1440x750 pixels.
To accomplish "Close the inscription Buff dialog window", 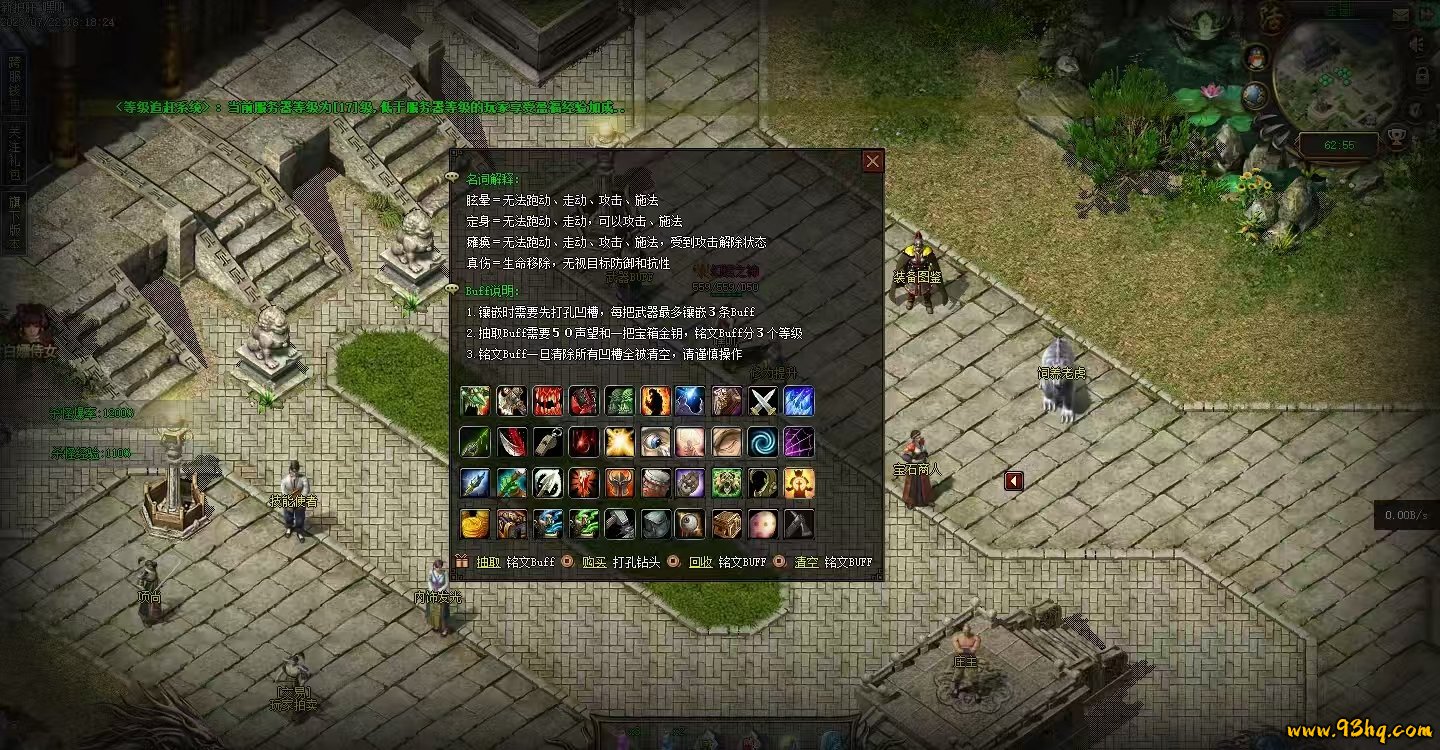I will (x=873, y=161).
